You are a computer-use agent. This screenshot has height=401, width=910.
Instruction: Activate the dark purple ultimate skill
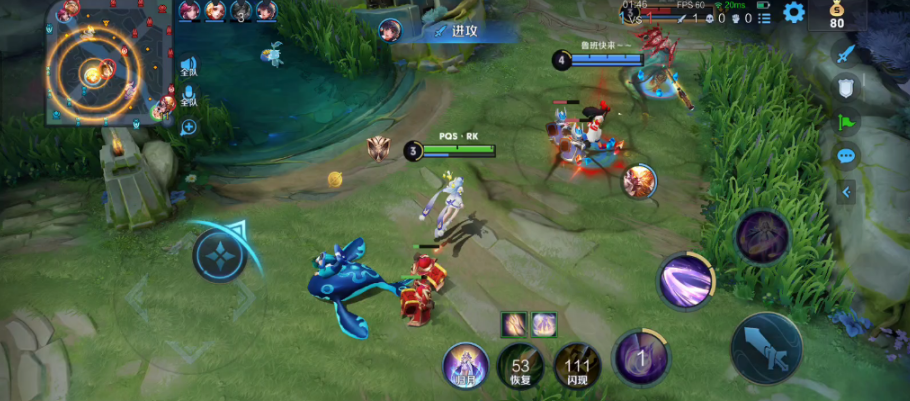click(762, 237)
